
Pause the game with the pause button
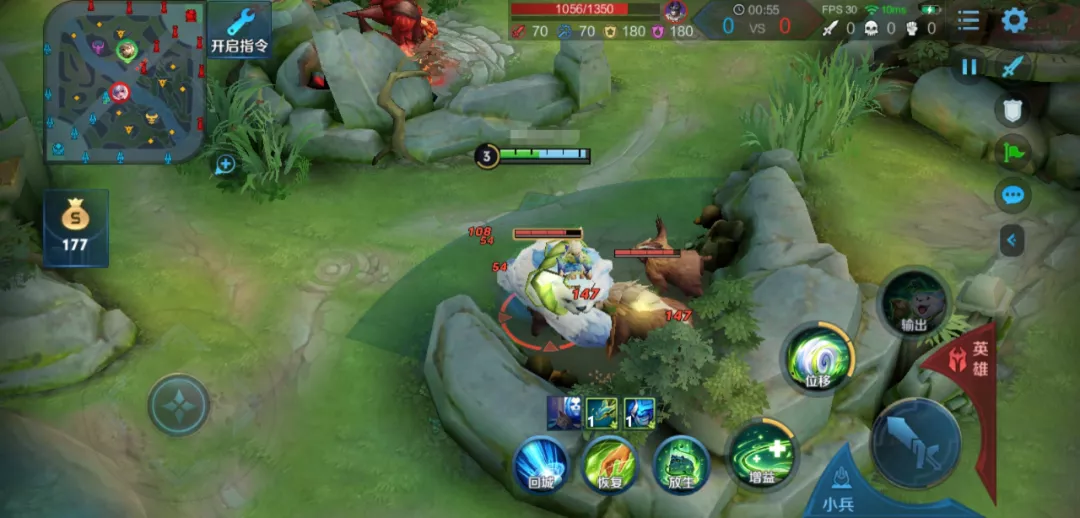click(x=969, y=67)
